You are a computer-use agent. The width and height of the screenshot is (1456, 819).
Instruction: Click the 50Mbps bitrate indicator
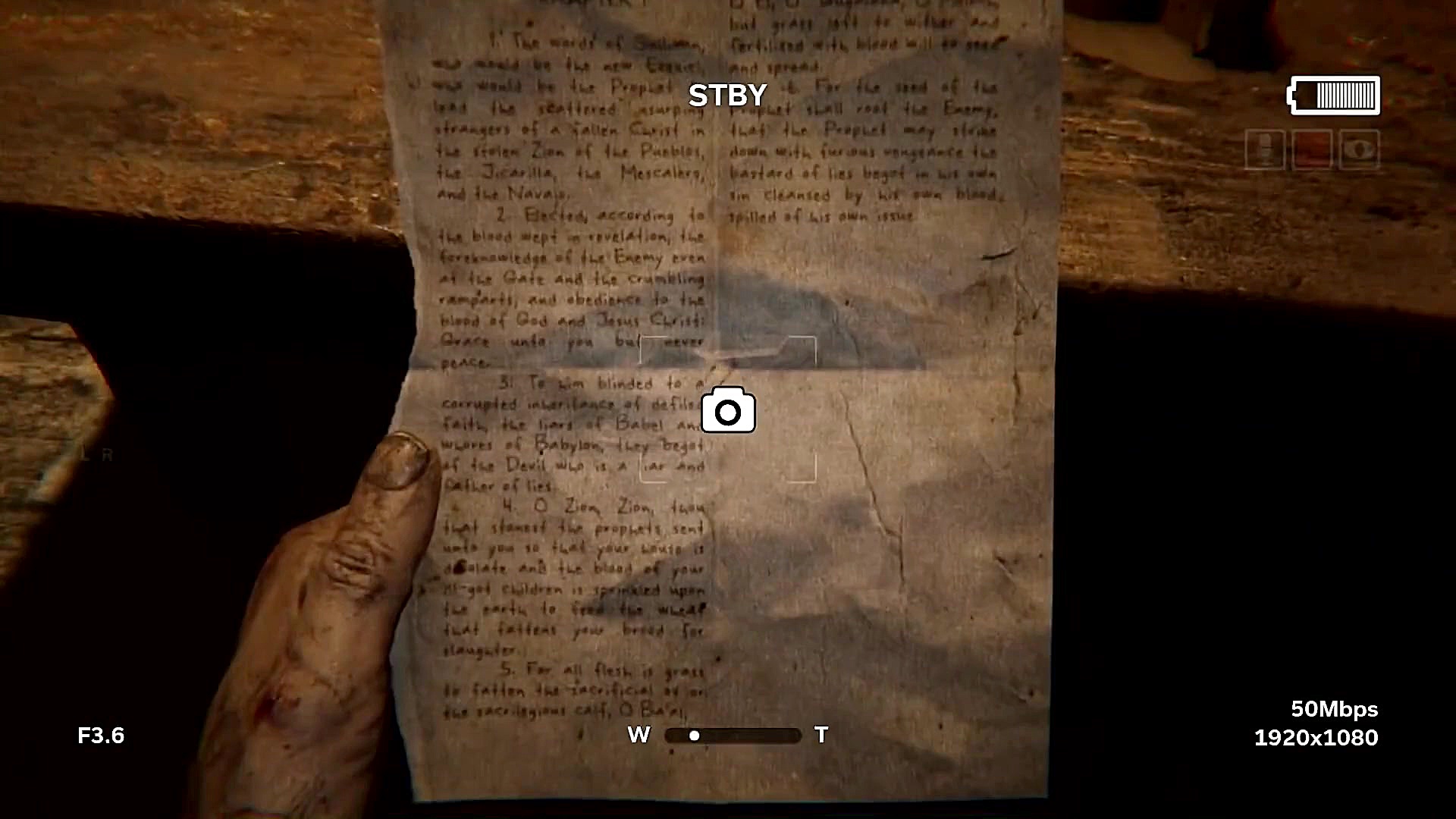[1335, 711]
